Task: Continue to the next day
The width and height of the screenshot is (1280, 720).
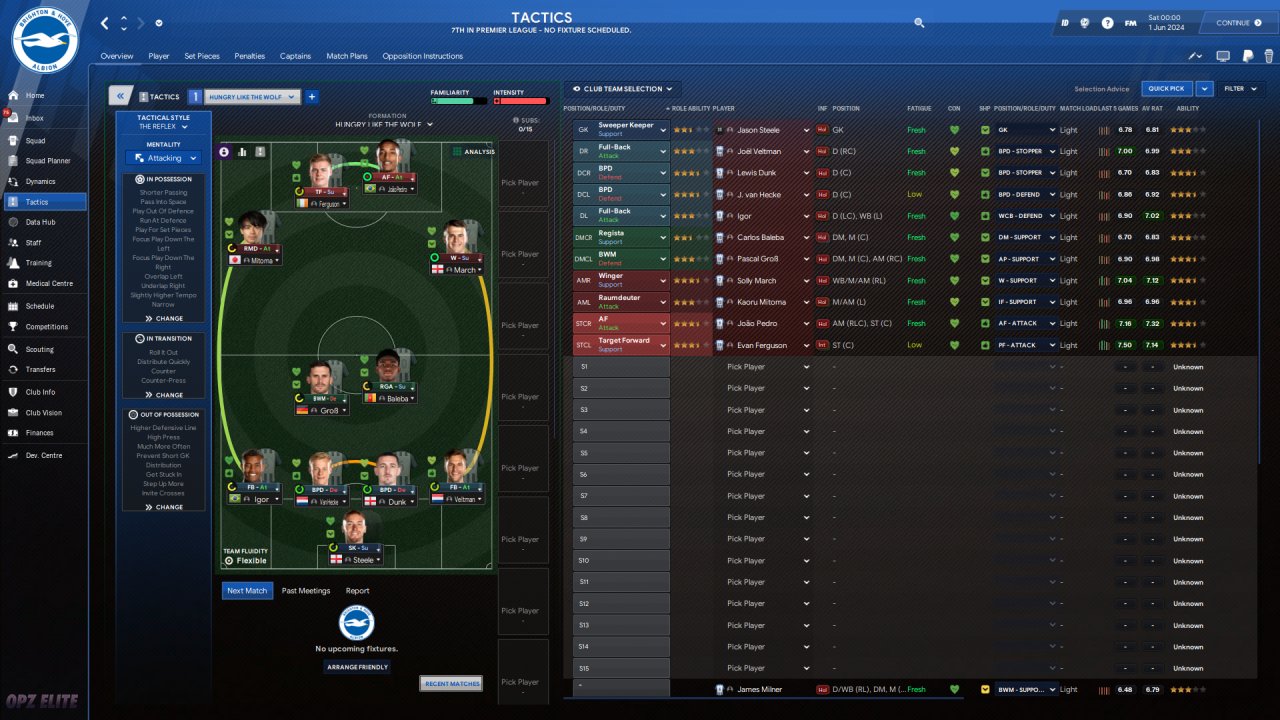Action: coord(1238,23)
